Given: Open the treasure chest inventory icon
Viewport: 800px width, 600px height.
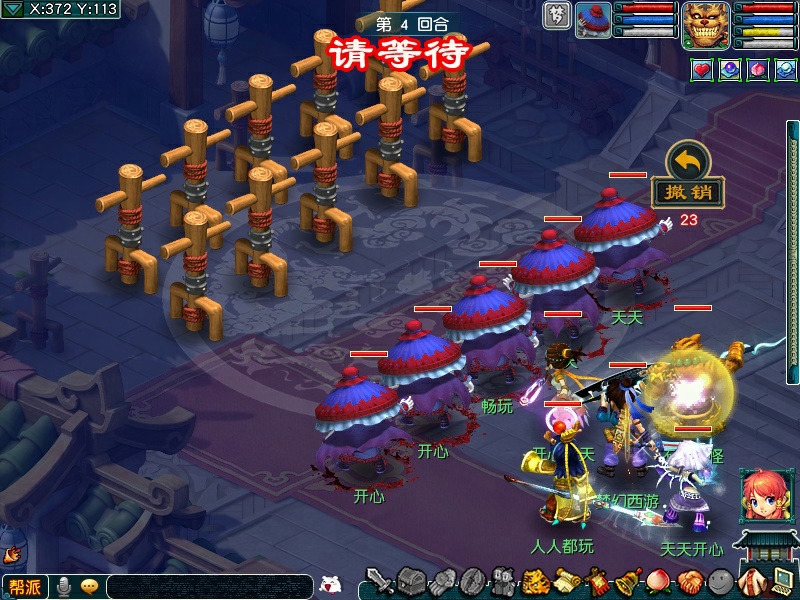Looking at the screenshot, I should point(411,581).
